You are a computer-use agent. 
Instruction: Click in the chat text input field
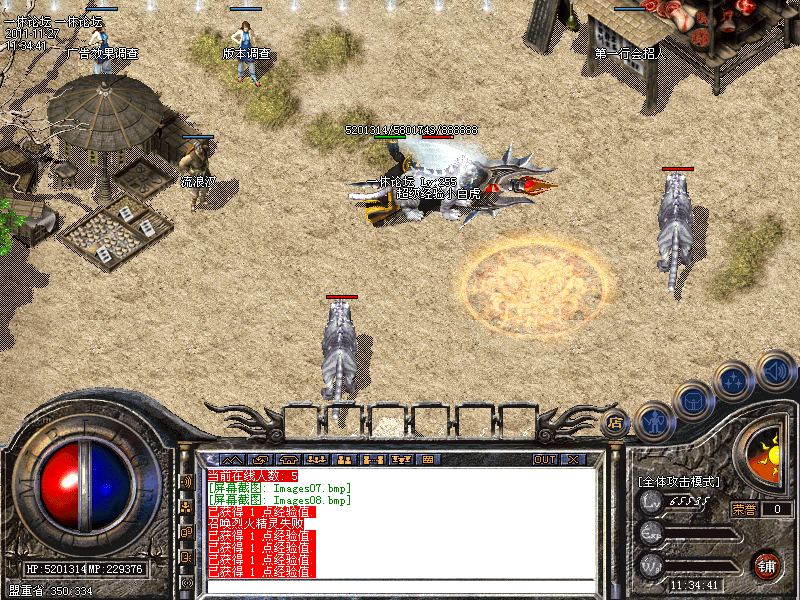point(400,586)
